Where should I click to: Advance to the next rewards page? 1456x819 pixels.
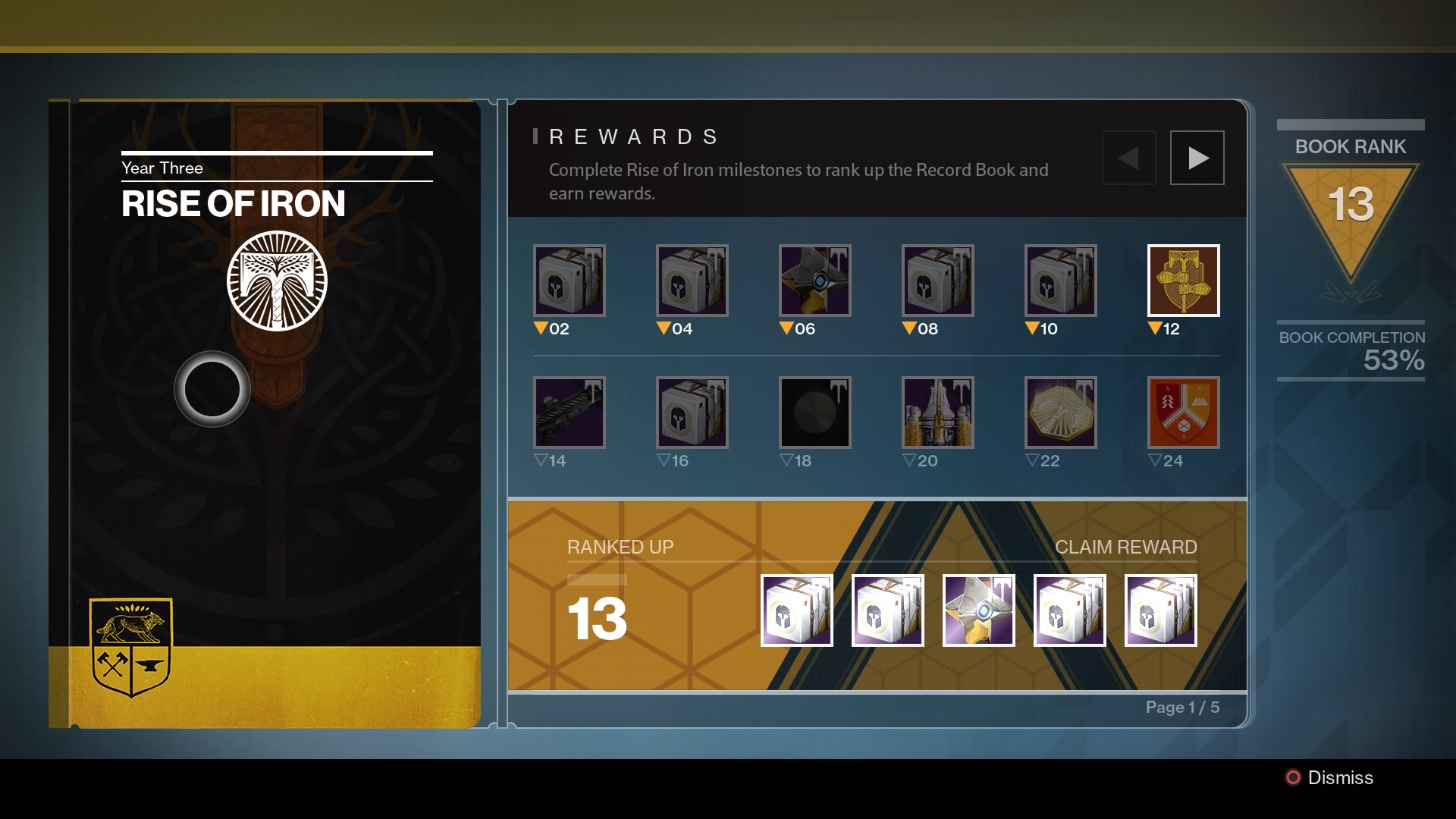click(x=1197, y=157)
